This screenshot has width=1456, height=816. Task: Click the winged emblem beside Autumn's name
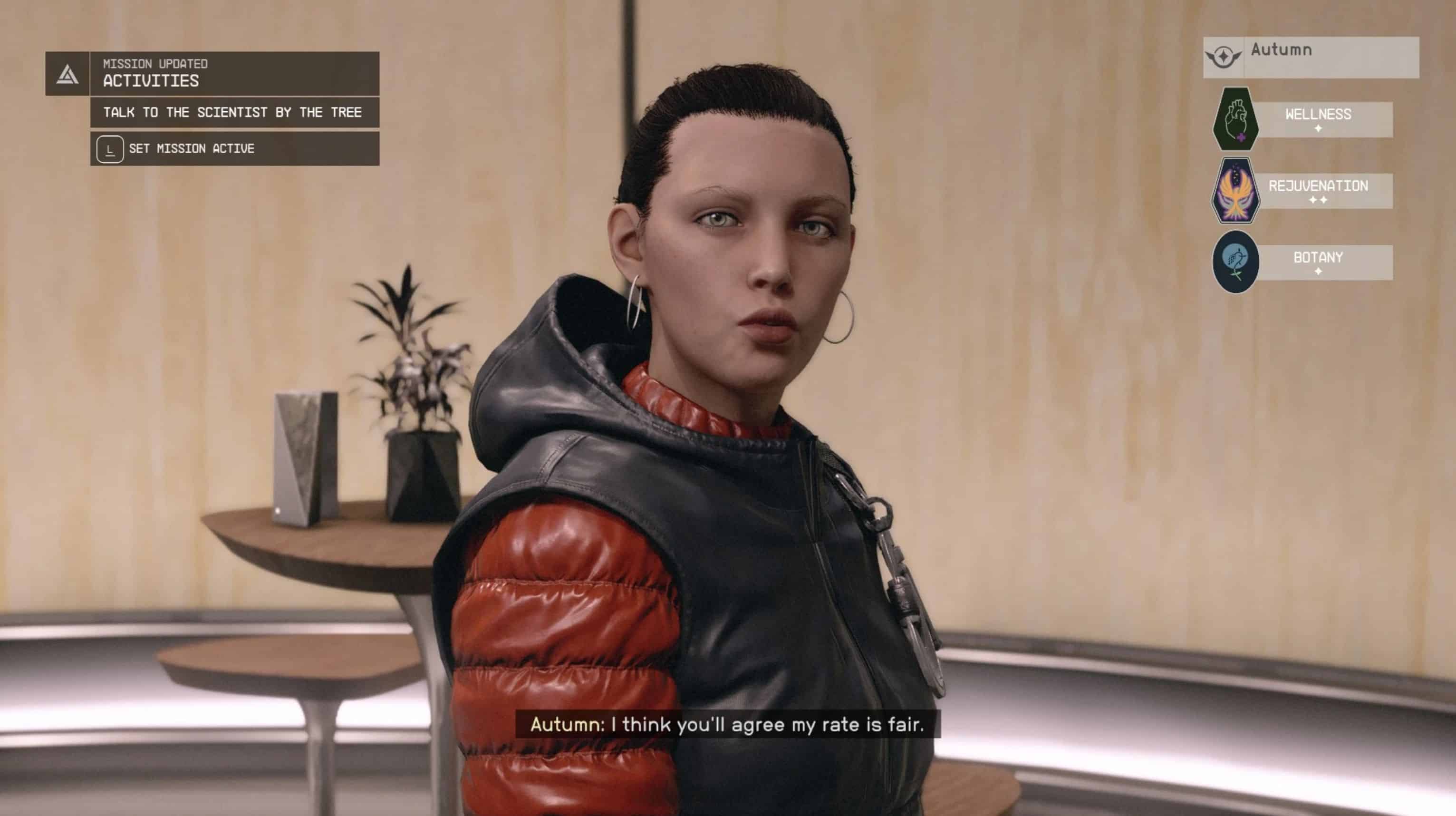click(x=1223, y=57)
